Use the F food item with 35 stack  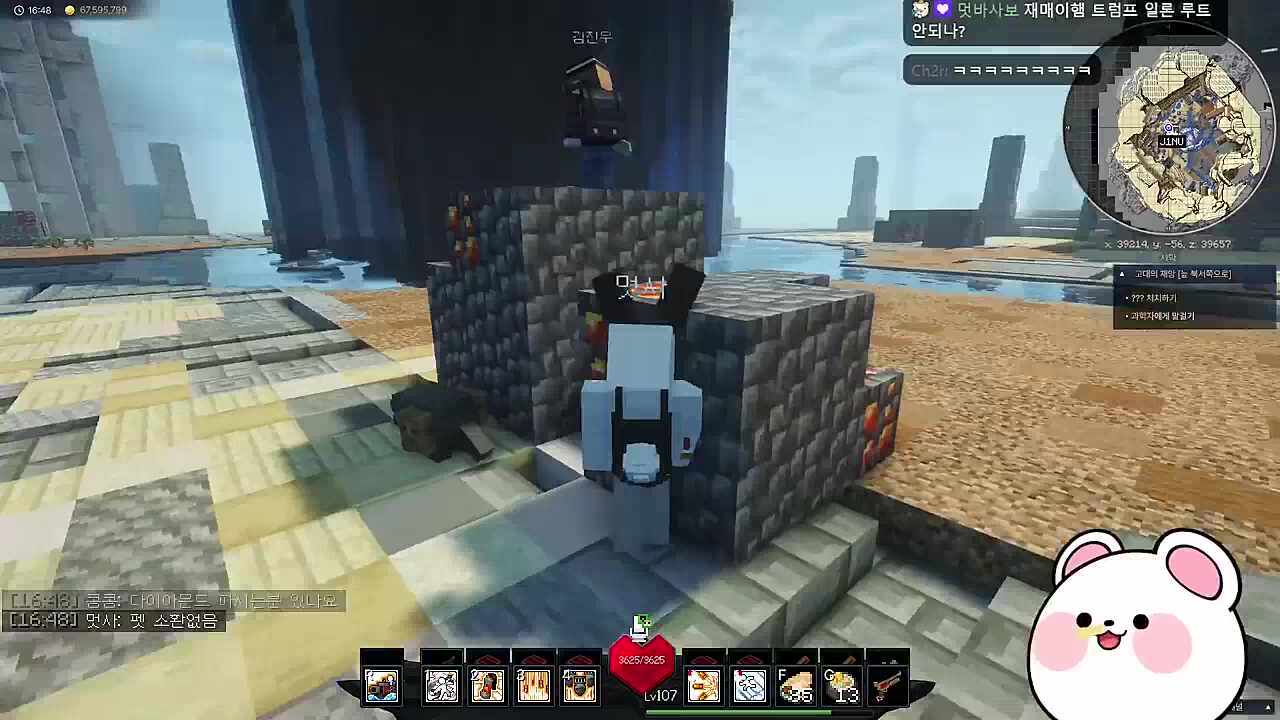[796, 686]
